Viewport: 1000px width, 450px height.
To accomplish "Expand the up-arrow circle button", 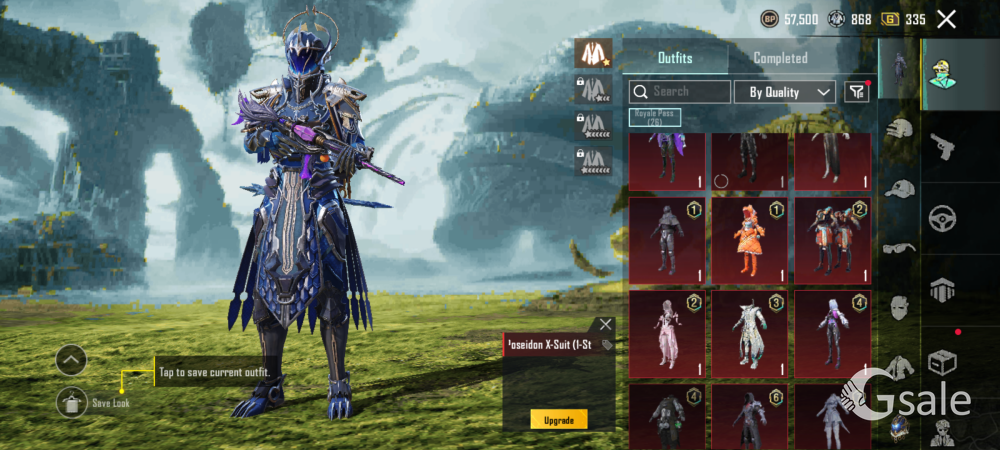I will tap(71, 359).
